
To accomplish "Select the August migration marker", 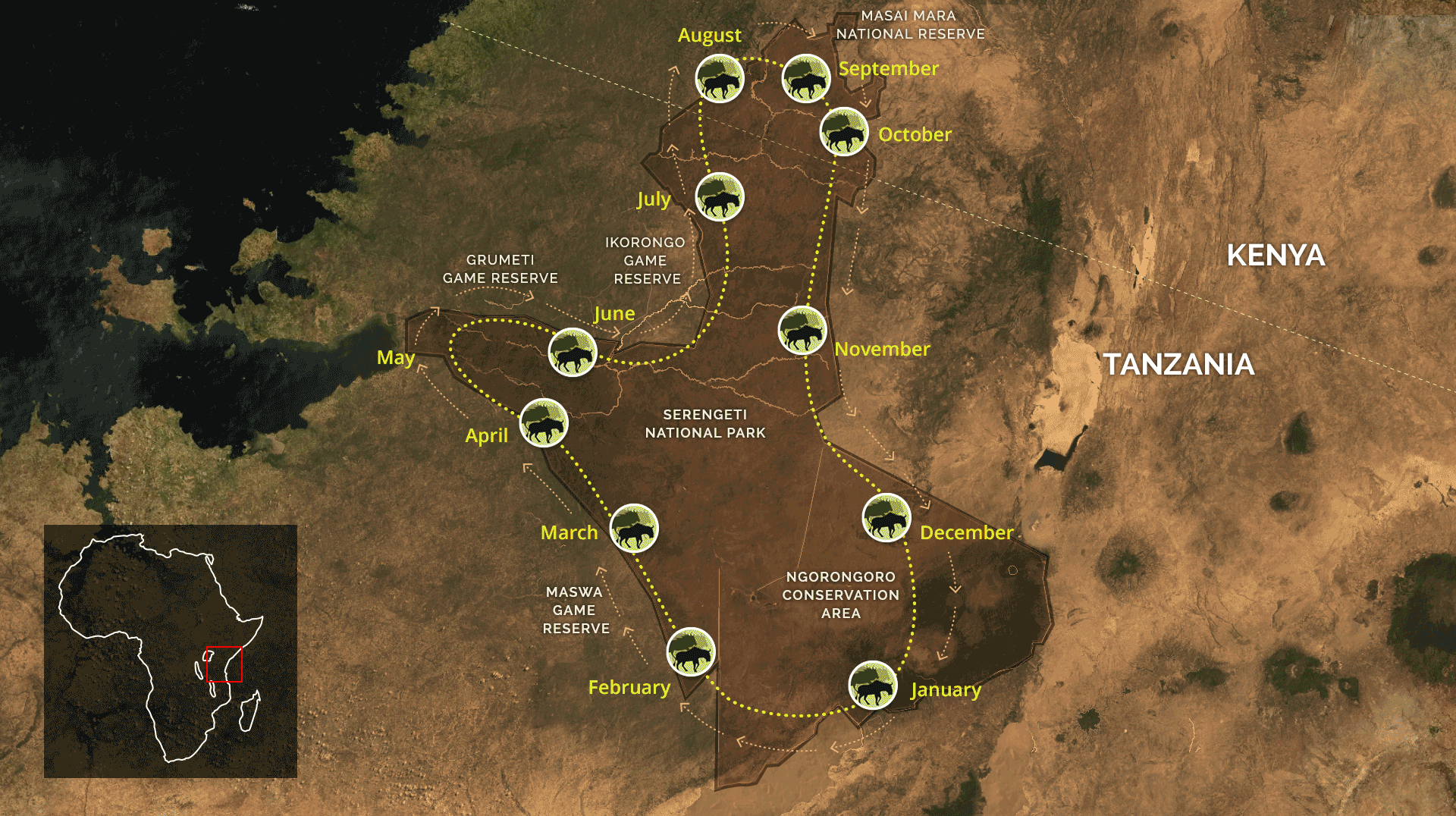I will pyautogui.click(x=720, y=78).
